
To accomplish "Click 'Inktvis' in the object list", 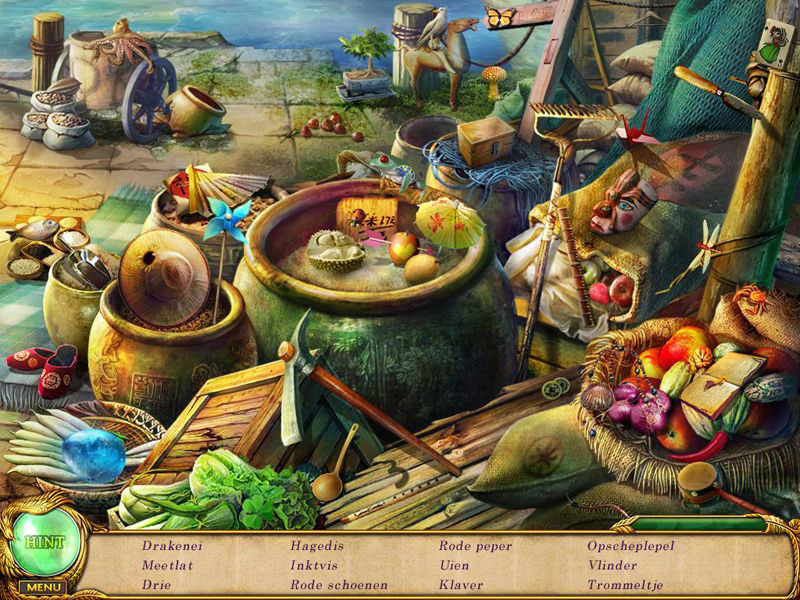I will click(314, 565).
